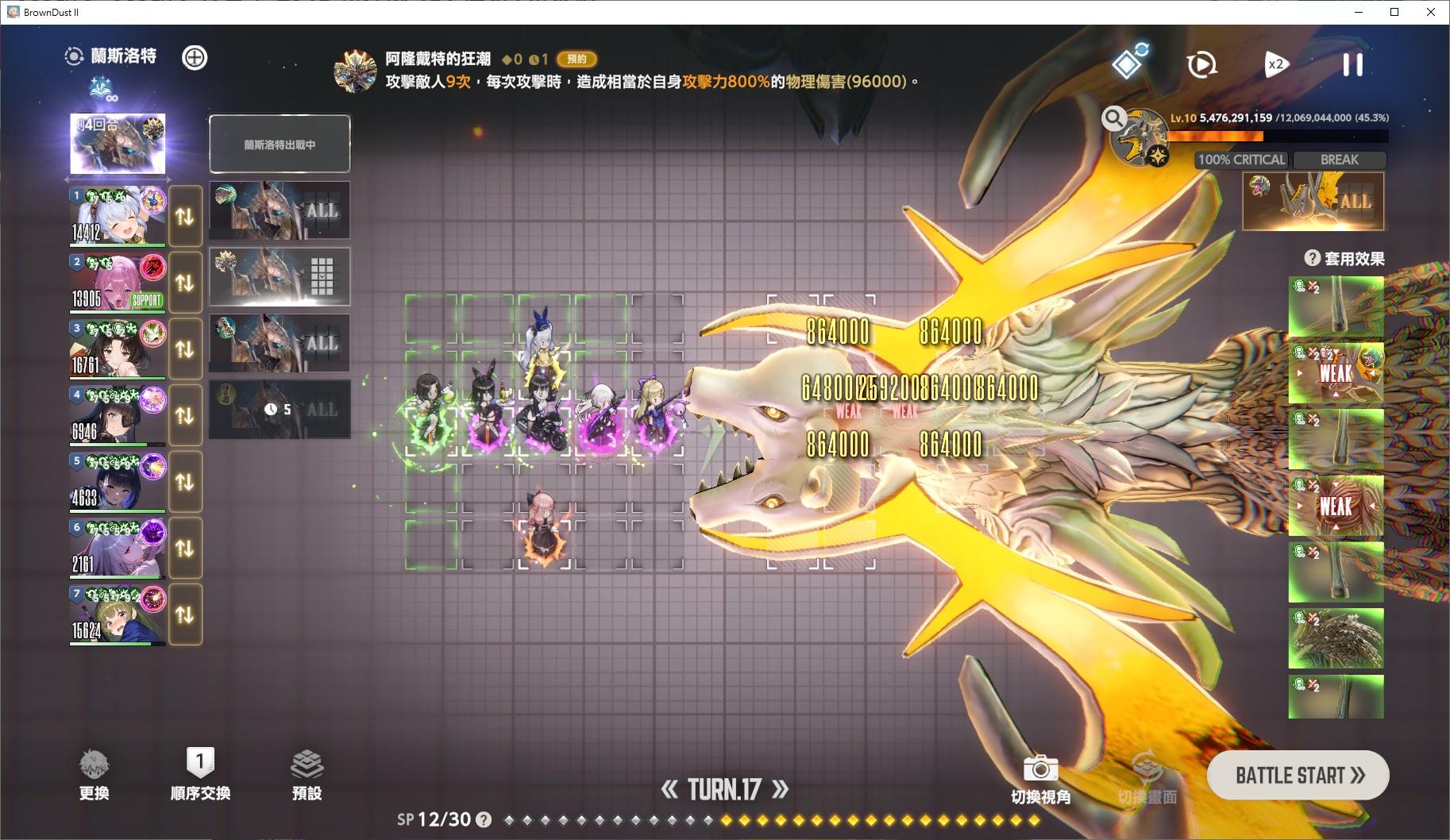
Task: Toggle the diamond auto-skill refresh icon
Action: [x=1130, y=63]
